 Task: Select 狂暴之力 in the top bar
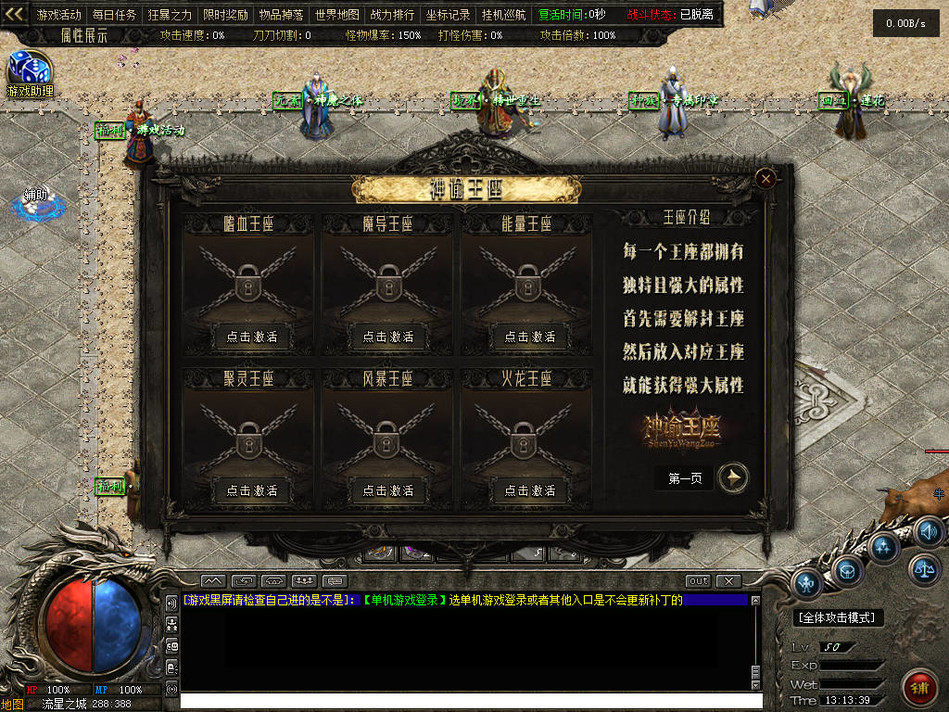click(x=170, y=15)
